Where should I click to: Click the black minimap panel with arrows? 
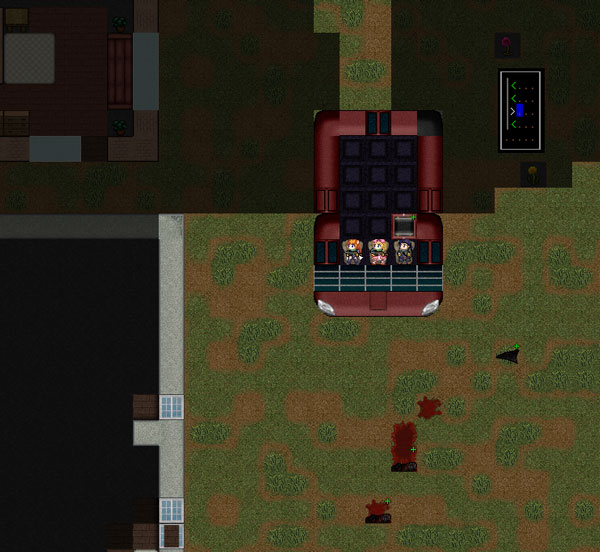(521, 110)
